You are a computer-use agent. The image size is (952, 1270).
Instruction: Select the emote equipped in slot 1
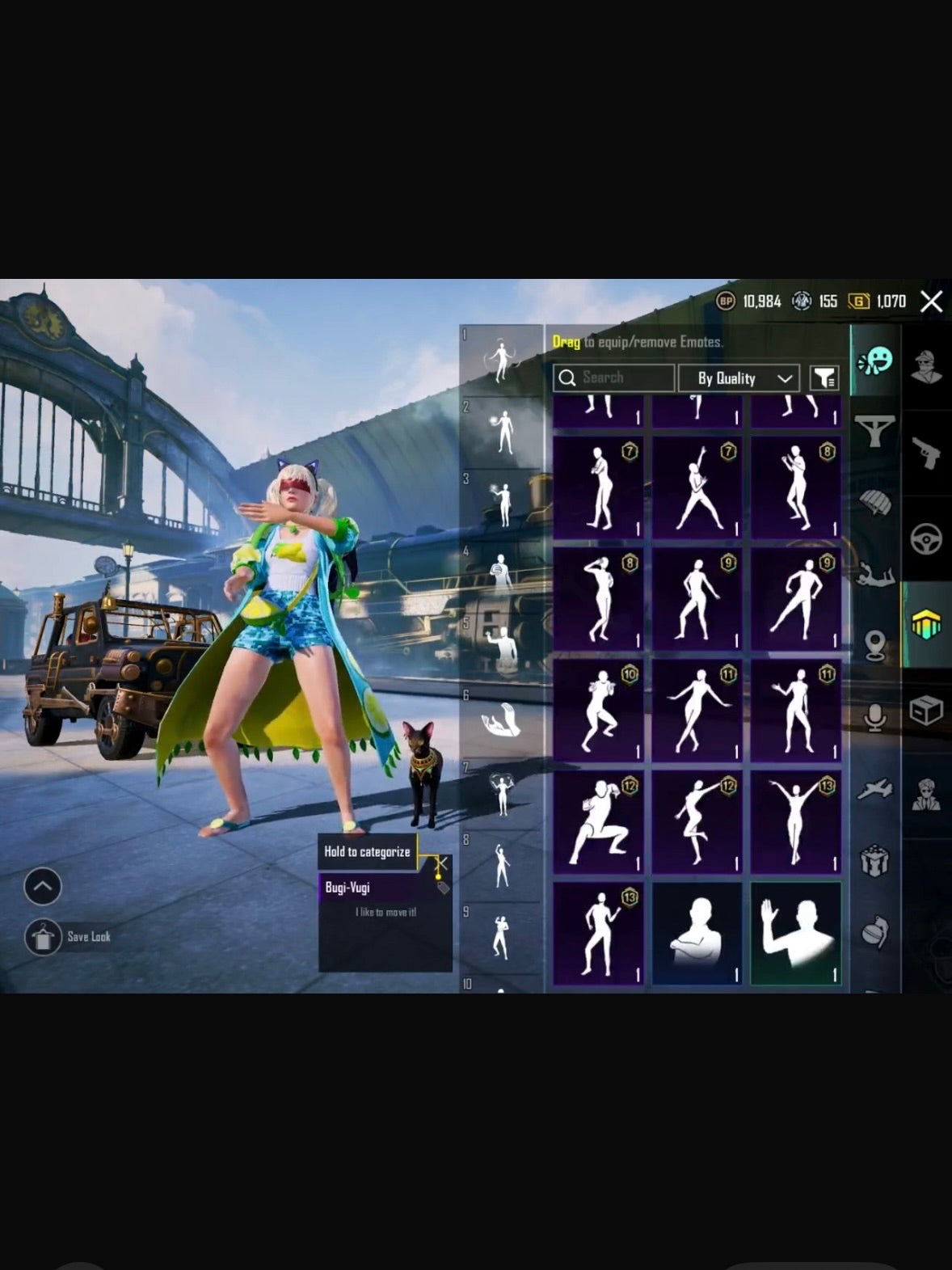[501, 360]
